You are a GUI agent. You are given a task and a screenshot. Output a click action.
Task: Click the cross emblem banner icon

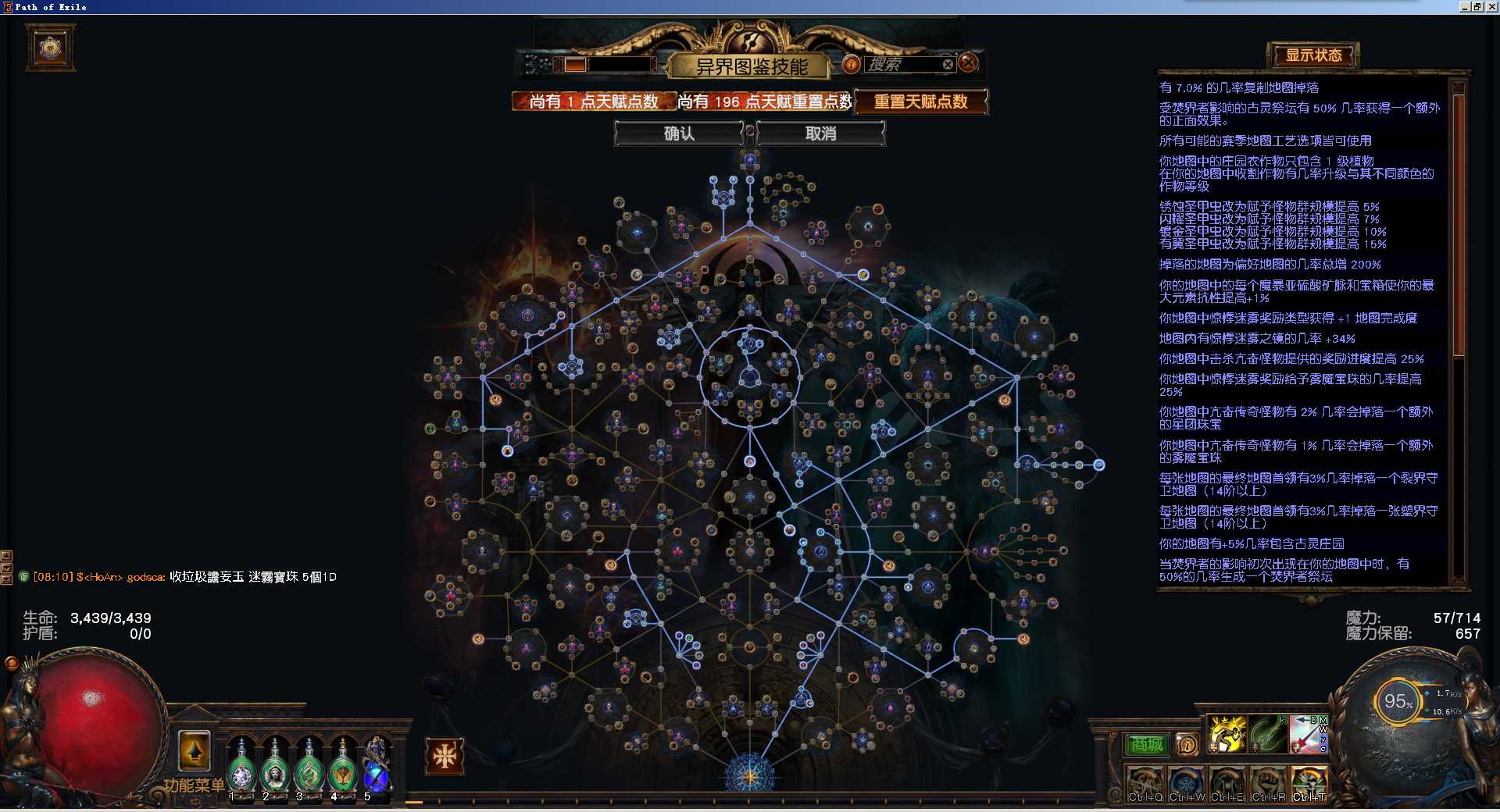(x=445, y=755)
